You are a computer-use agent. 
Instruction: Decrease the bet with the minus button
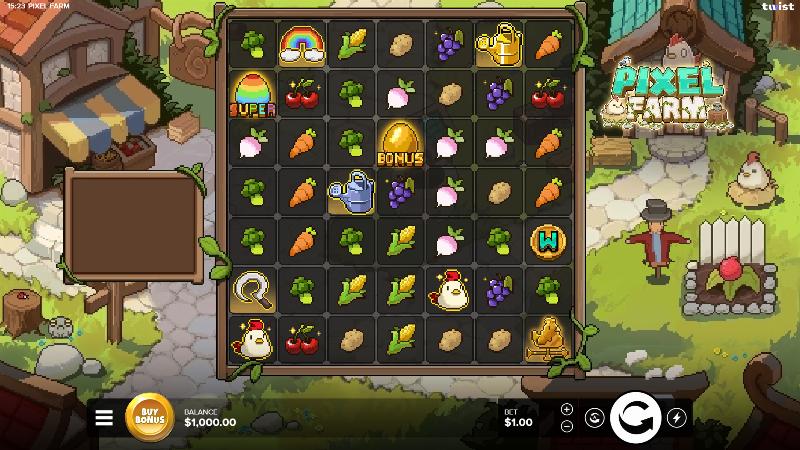pos(567,425)
